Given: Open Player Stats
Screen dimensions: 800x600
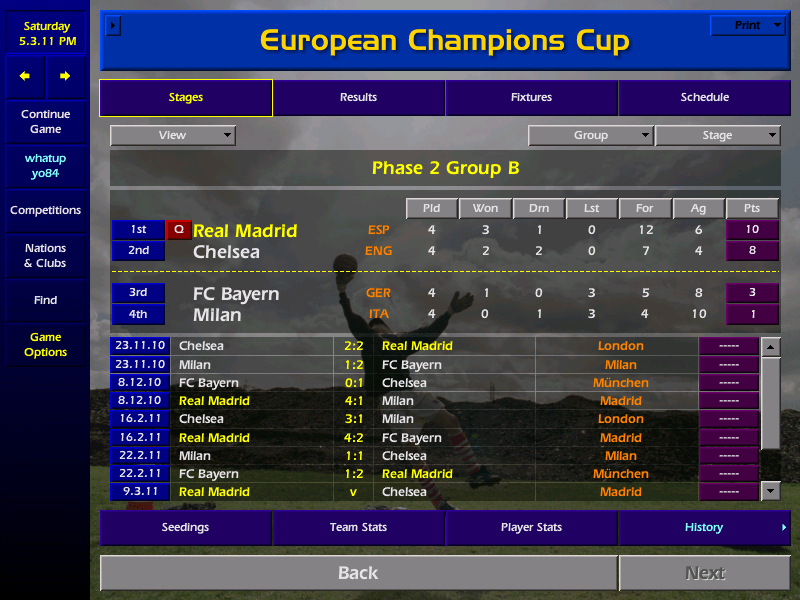Looking at the screenshot, I should point(531,527).
